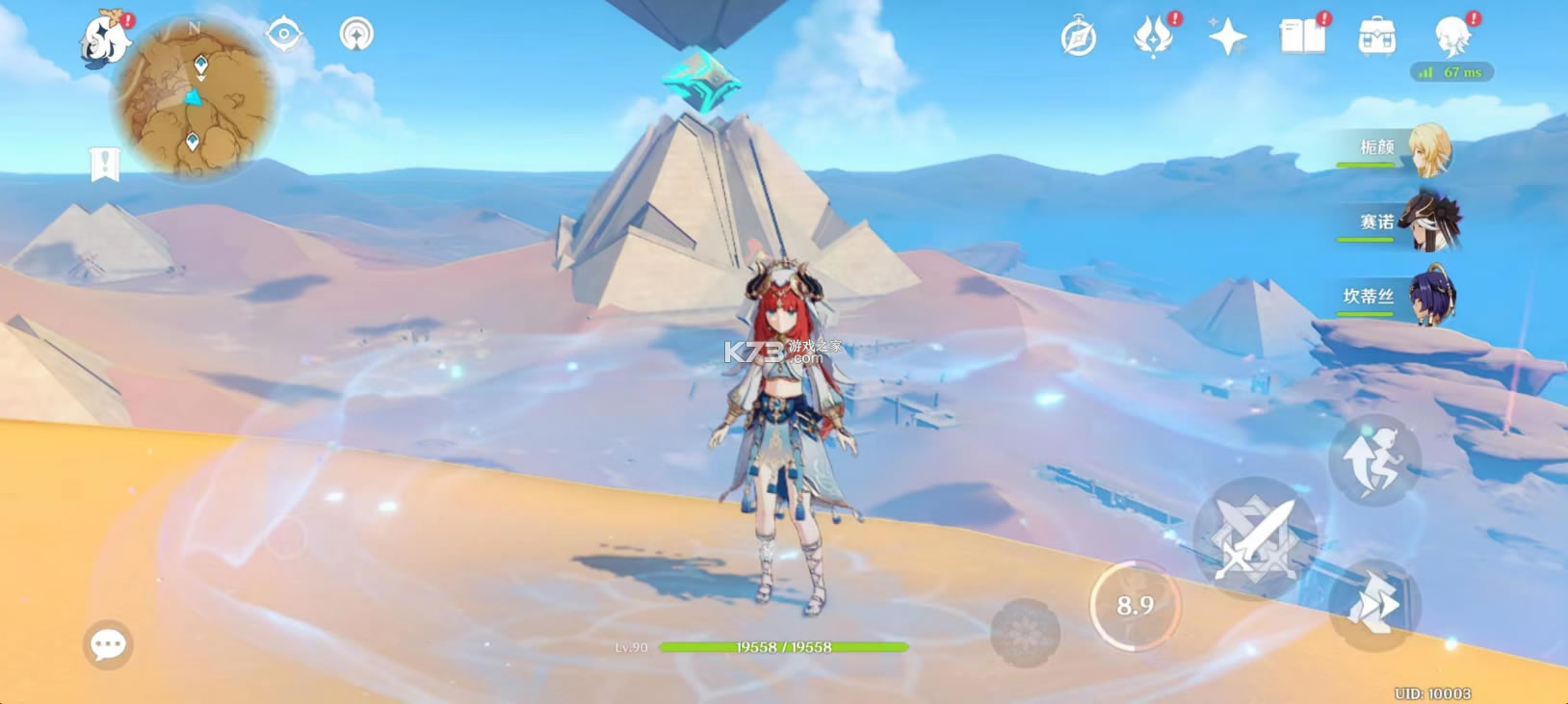Viewport: 1568px width, 704px height.
Task: Open the circular minimap
Action: (x=196, y=97)
